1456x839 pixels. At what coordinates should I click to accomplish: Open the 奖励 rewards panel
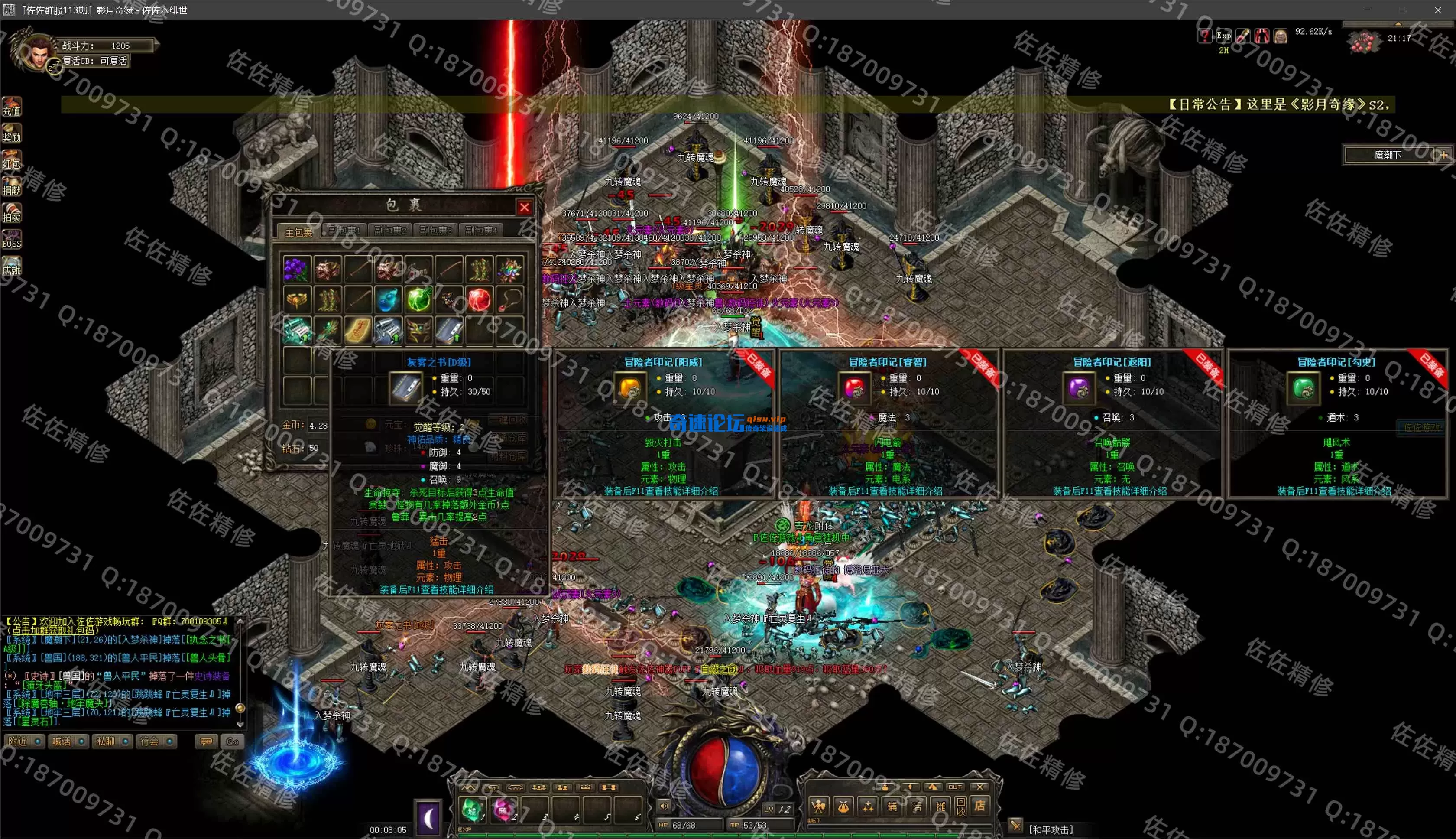pyautogui.click(x=12, y=133)
